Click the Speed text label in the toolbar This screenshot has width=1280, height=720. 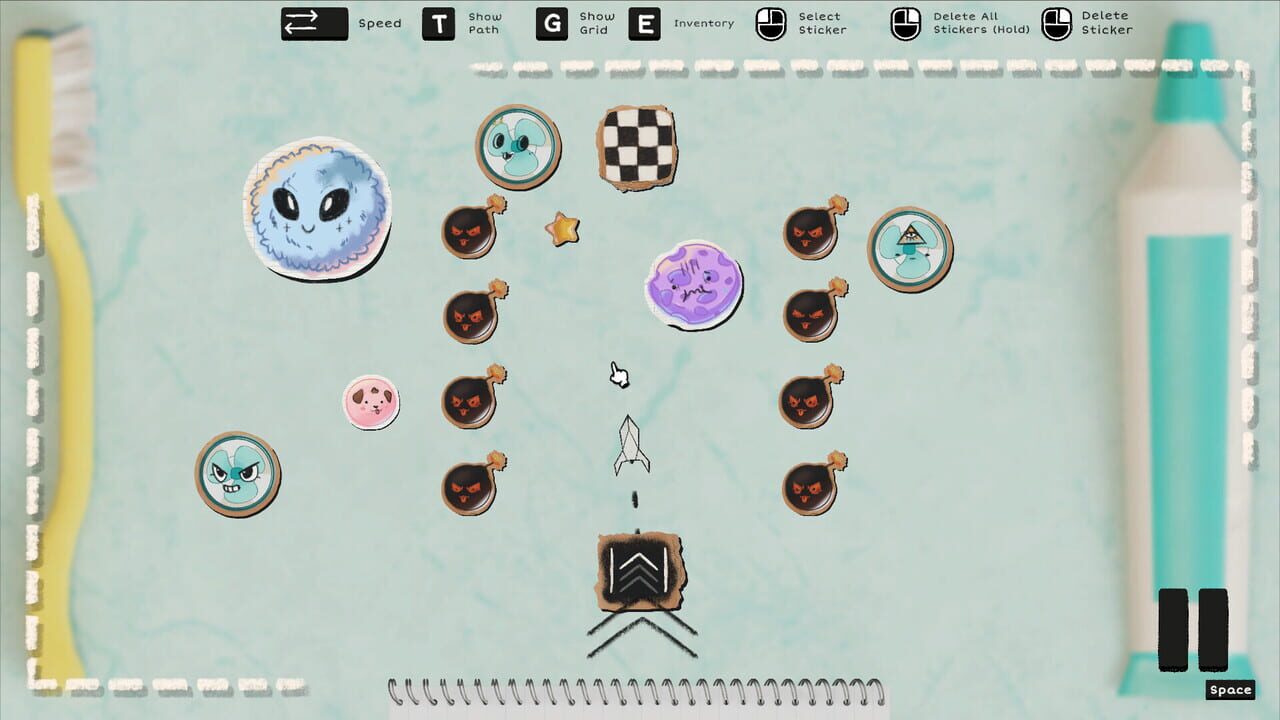(x=378, y=23)
